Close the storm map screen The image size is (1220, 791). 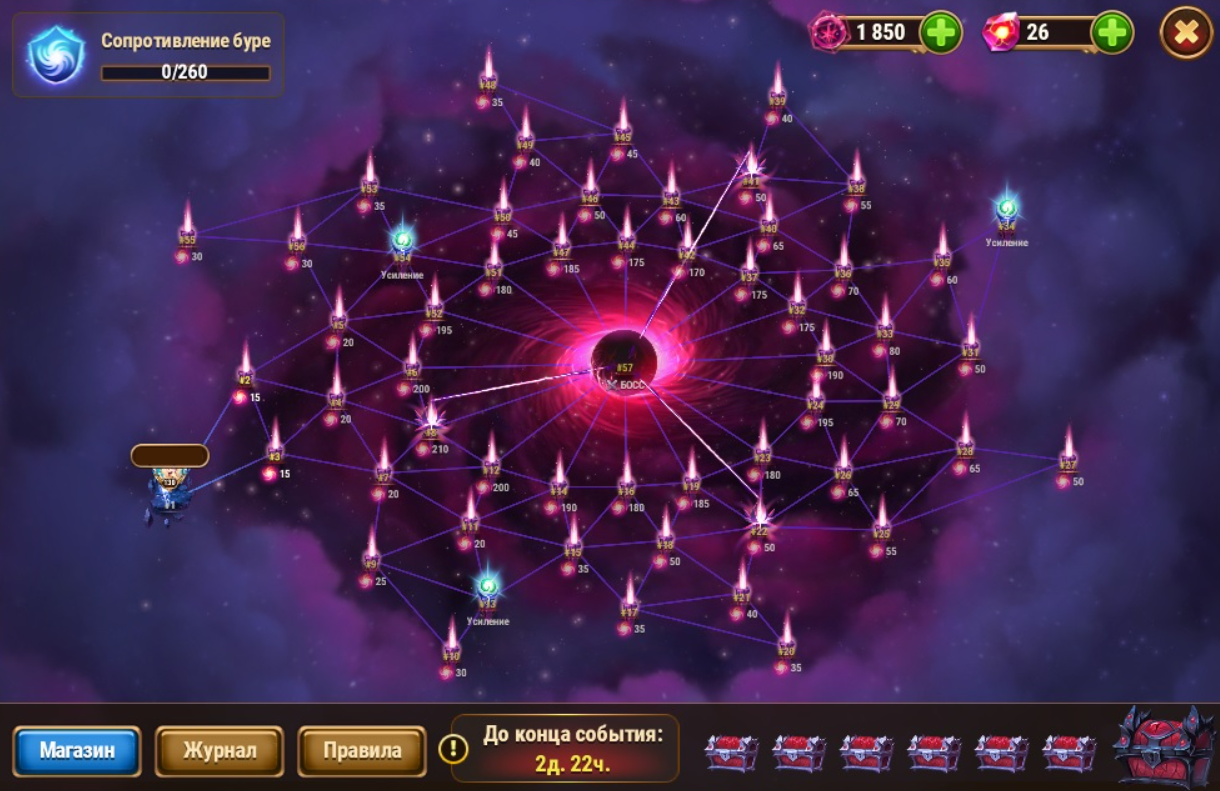tap(1186, 33)
